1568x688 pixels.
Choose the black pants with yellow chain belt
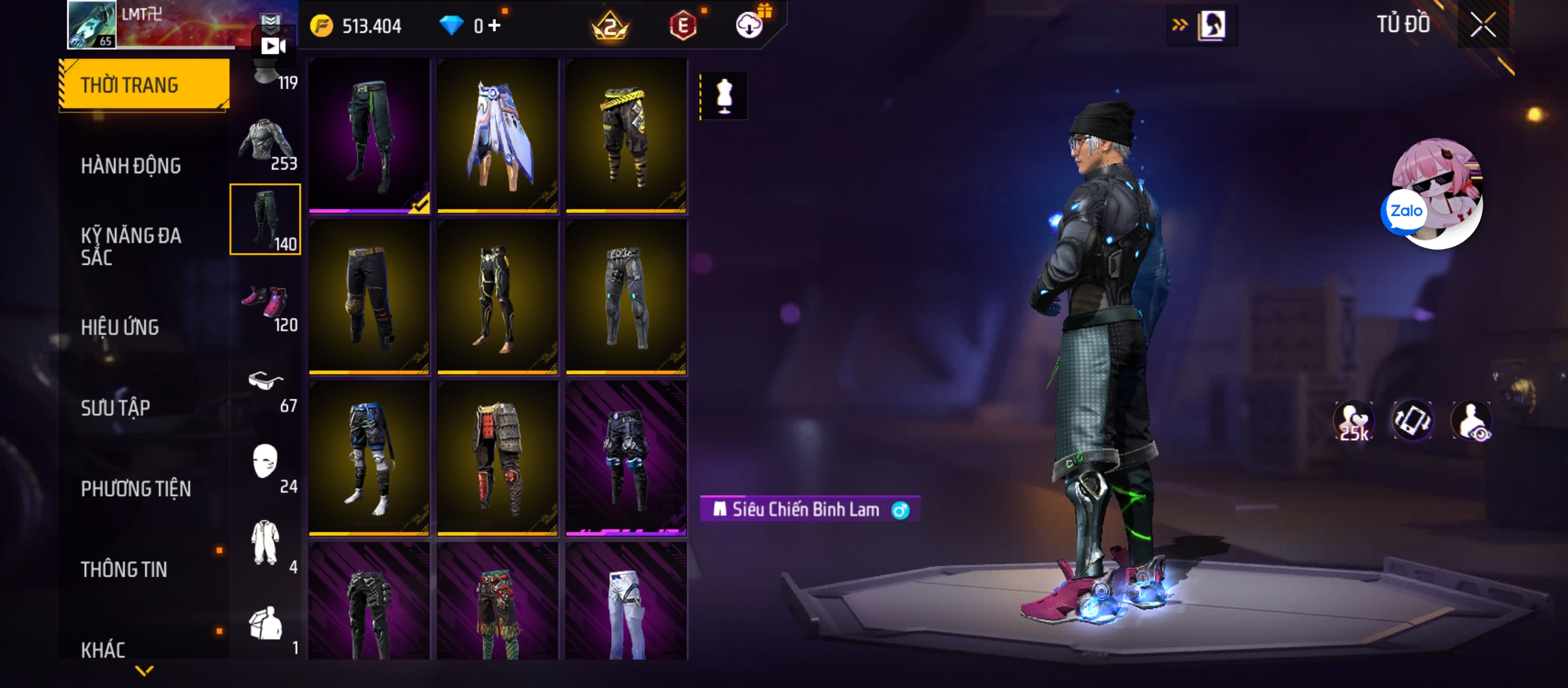pos(626,135)
